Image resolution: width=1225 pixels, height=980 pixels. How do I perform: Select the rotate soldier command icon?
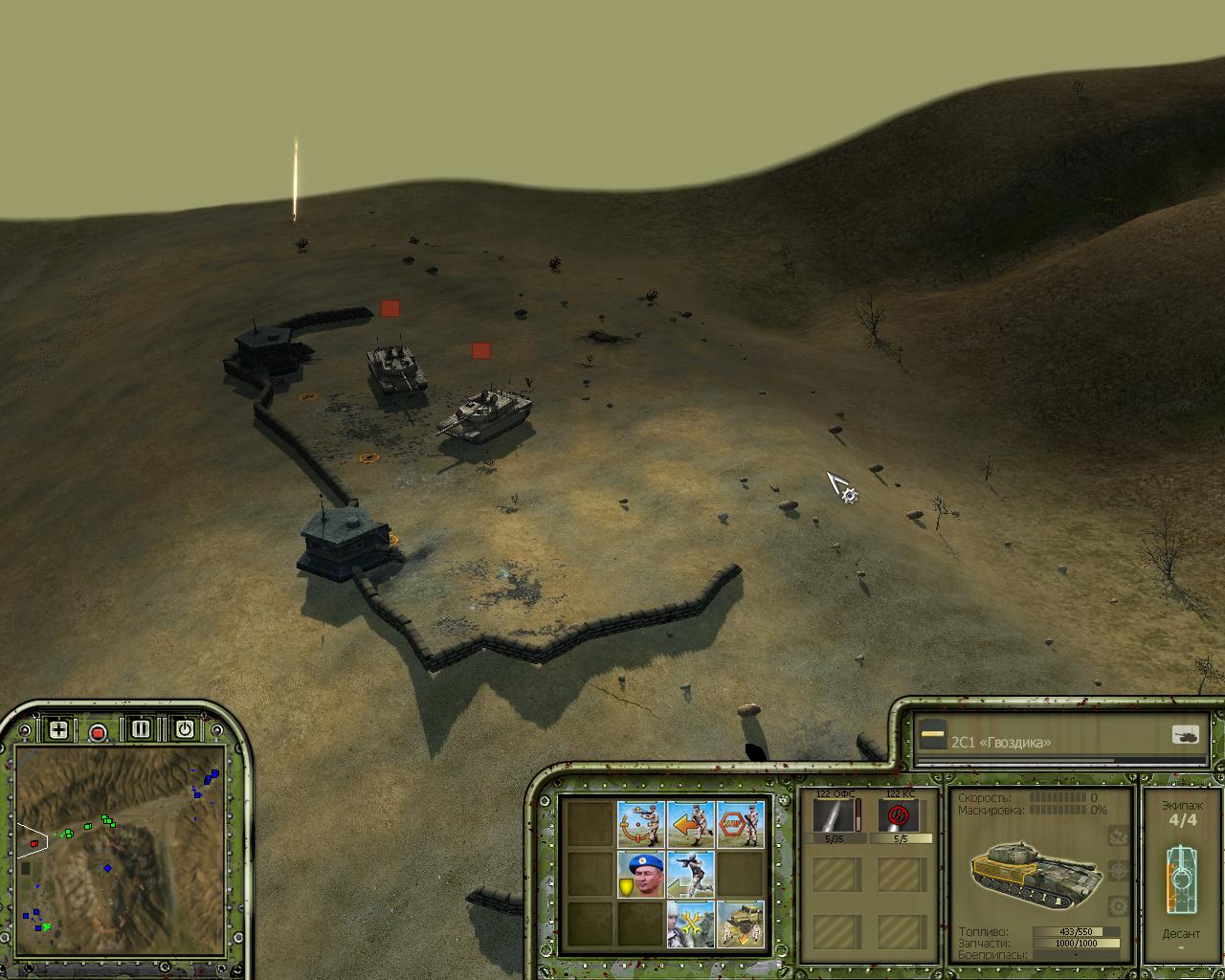pos(640,824)
